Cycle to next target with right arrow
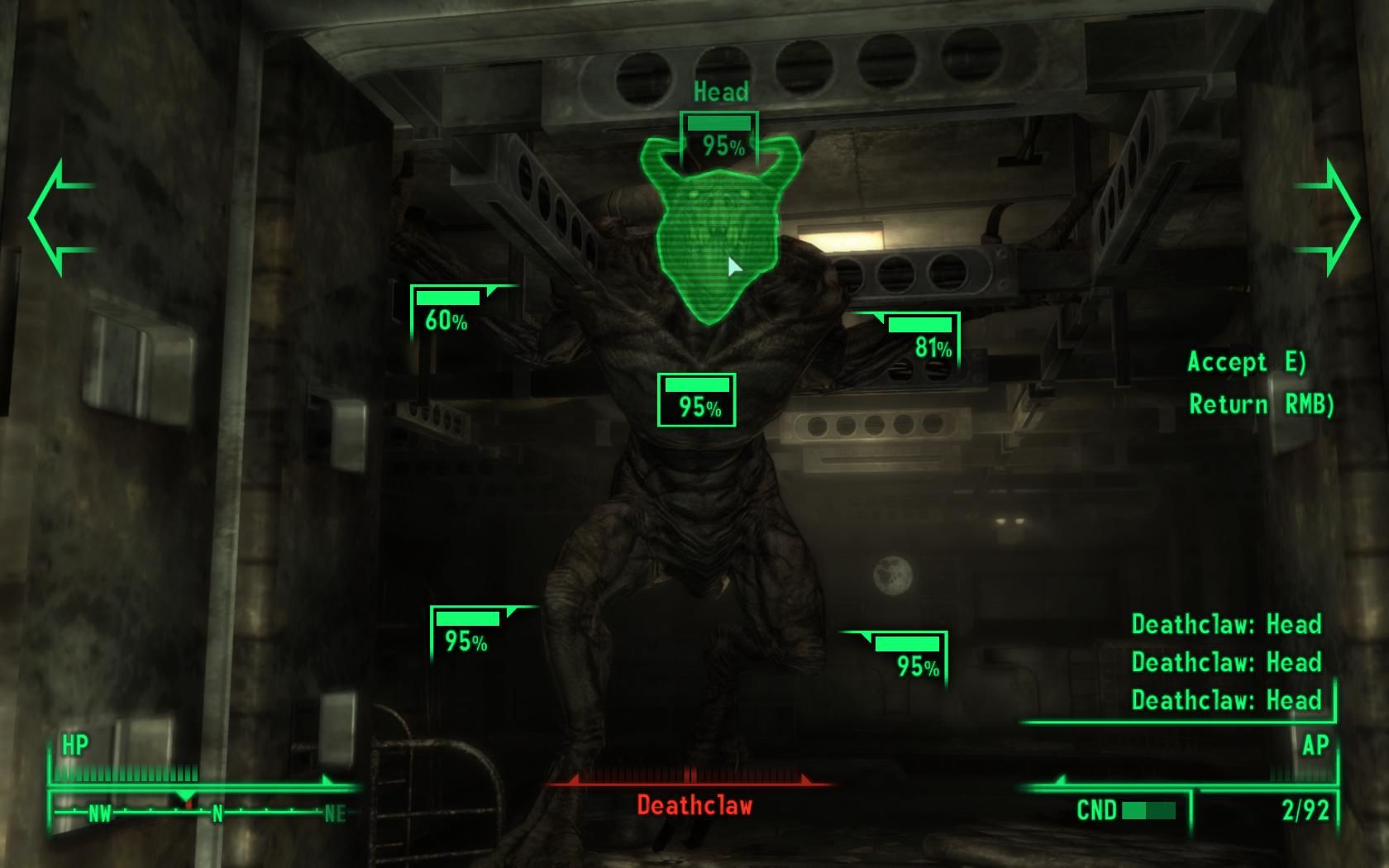This screenshot has height=868, width=1389. 1329,217
